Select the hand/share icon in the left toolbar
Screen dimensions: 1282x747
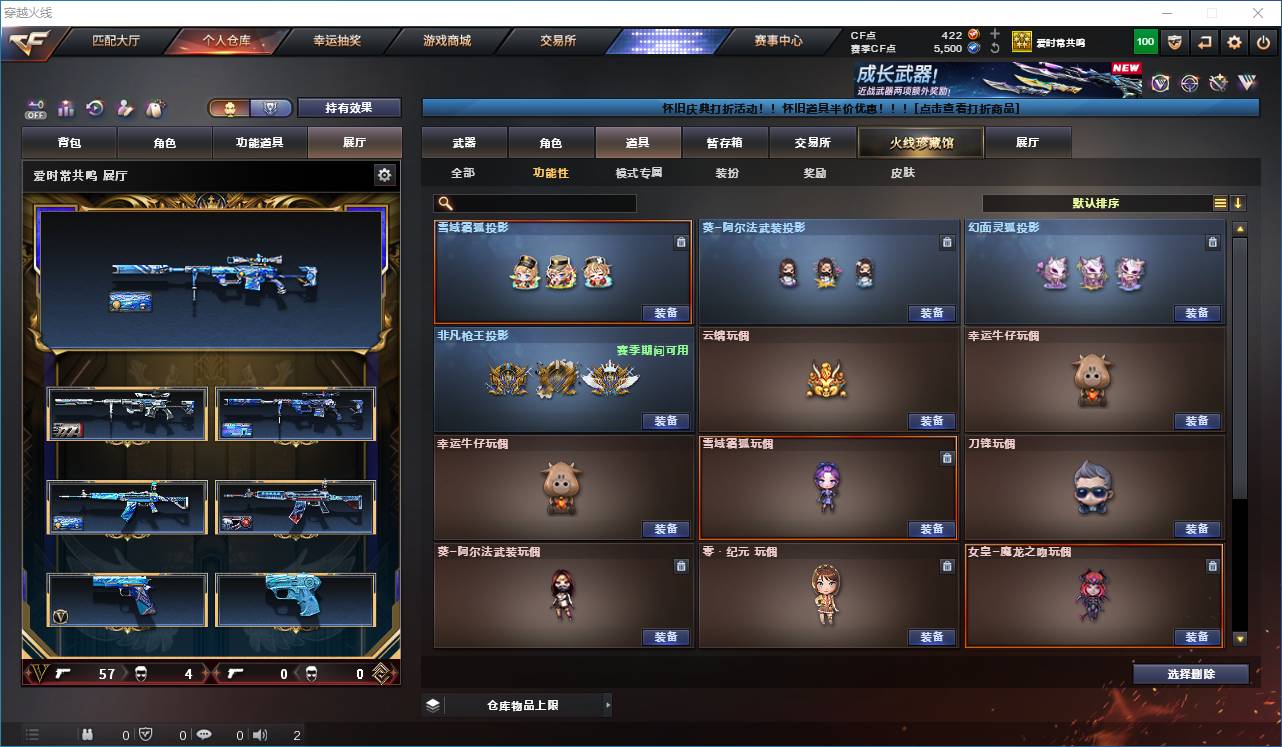point(126,107)
